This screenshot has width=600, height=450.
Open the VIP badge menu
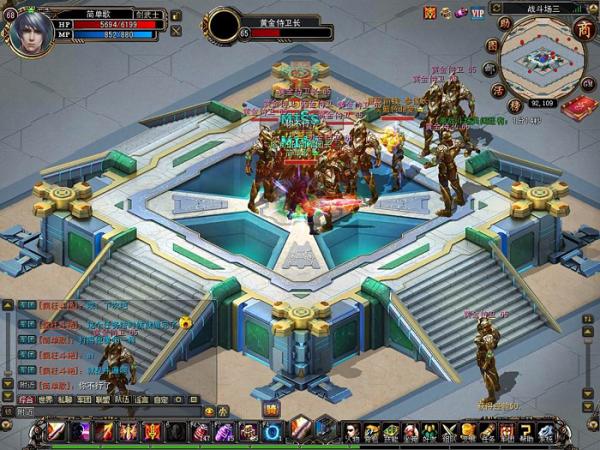pos(478,13)
